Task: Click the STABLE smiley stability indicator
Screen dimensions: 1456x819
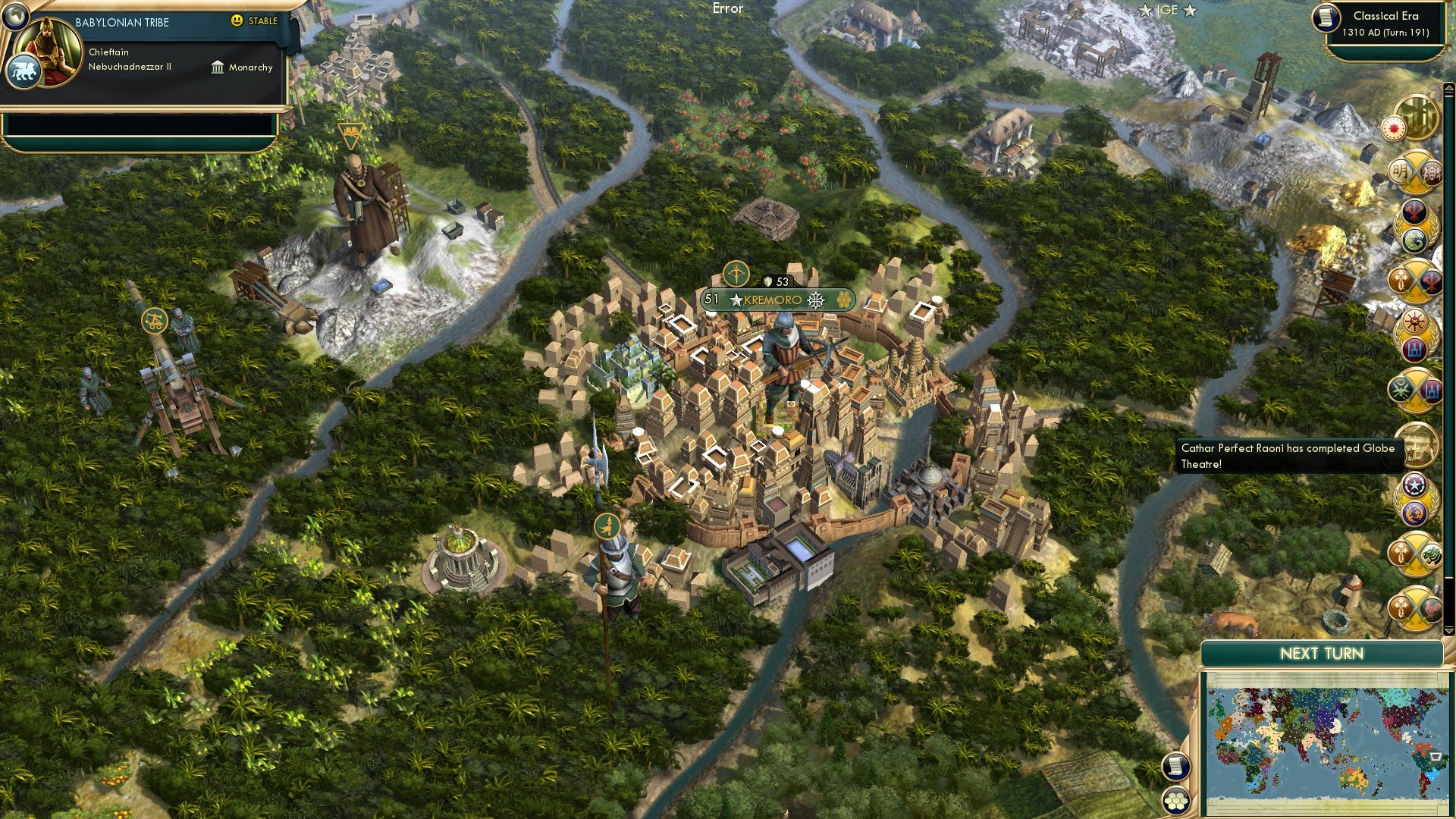Action: pos(237,22)
